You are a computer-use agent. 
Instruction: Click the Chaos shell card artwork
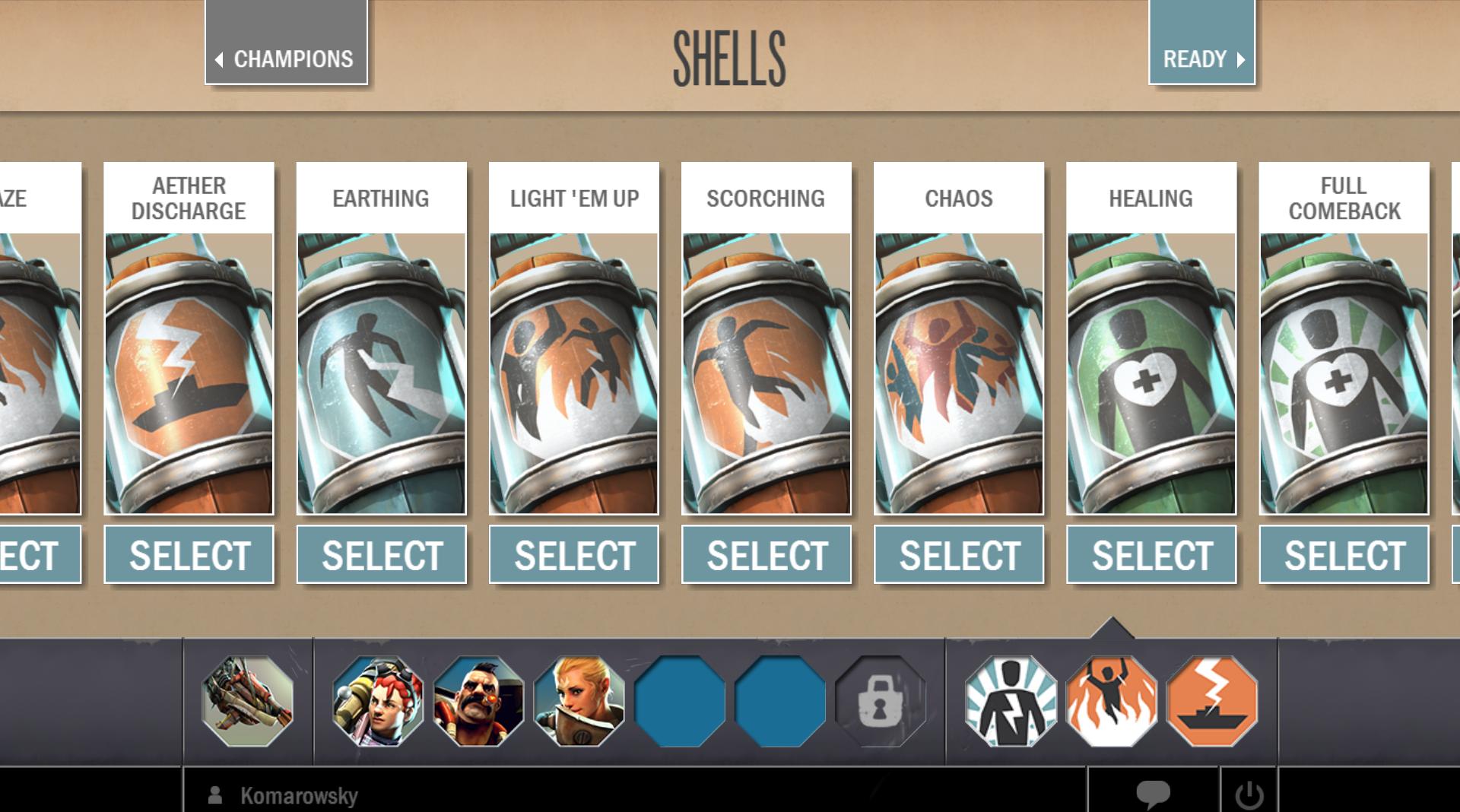point(959,373)
